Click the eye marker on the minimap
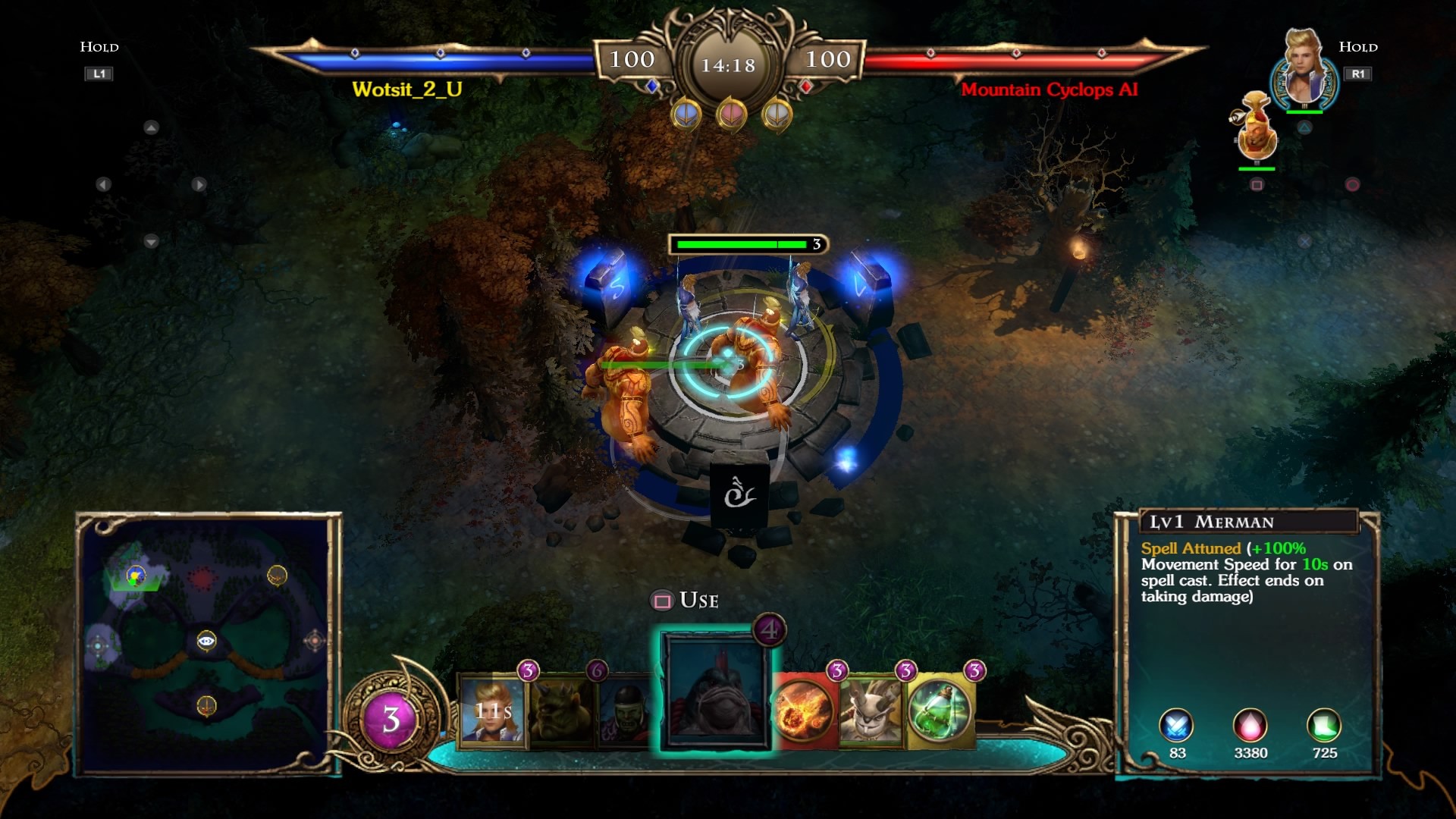1456x819 pixels. click(x=206, y=641)
